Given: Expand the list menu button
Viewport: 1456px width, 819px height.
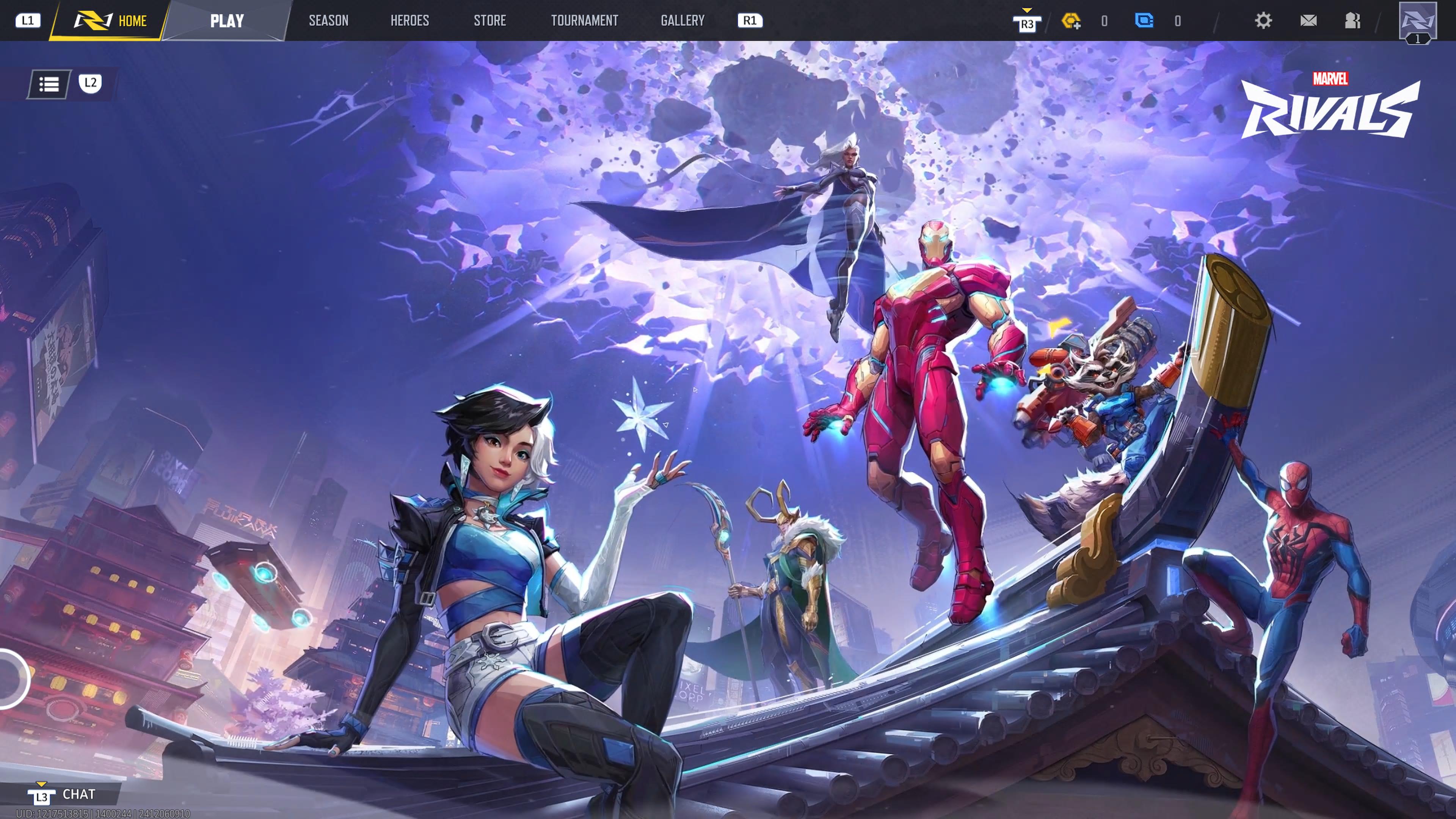Looking at the screenshot, I should 49,84.
